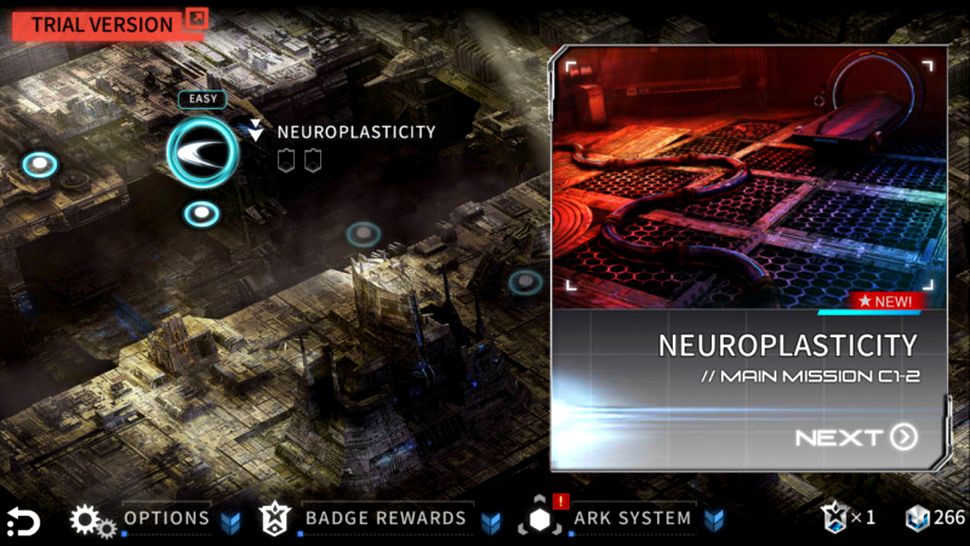The image size is (970, 546).
Task: Open the Trial Version link icon
Action: pos(196,18)
